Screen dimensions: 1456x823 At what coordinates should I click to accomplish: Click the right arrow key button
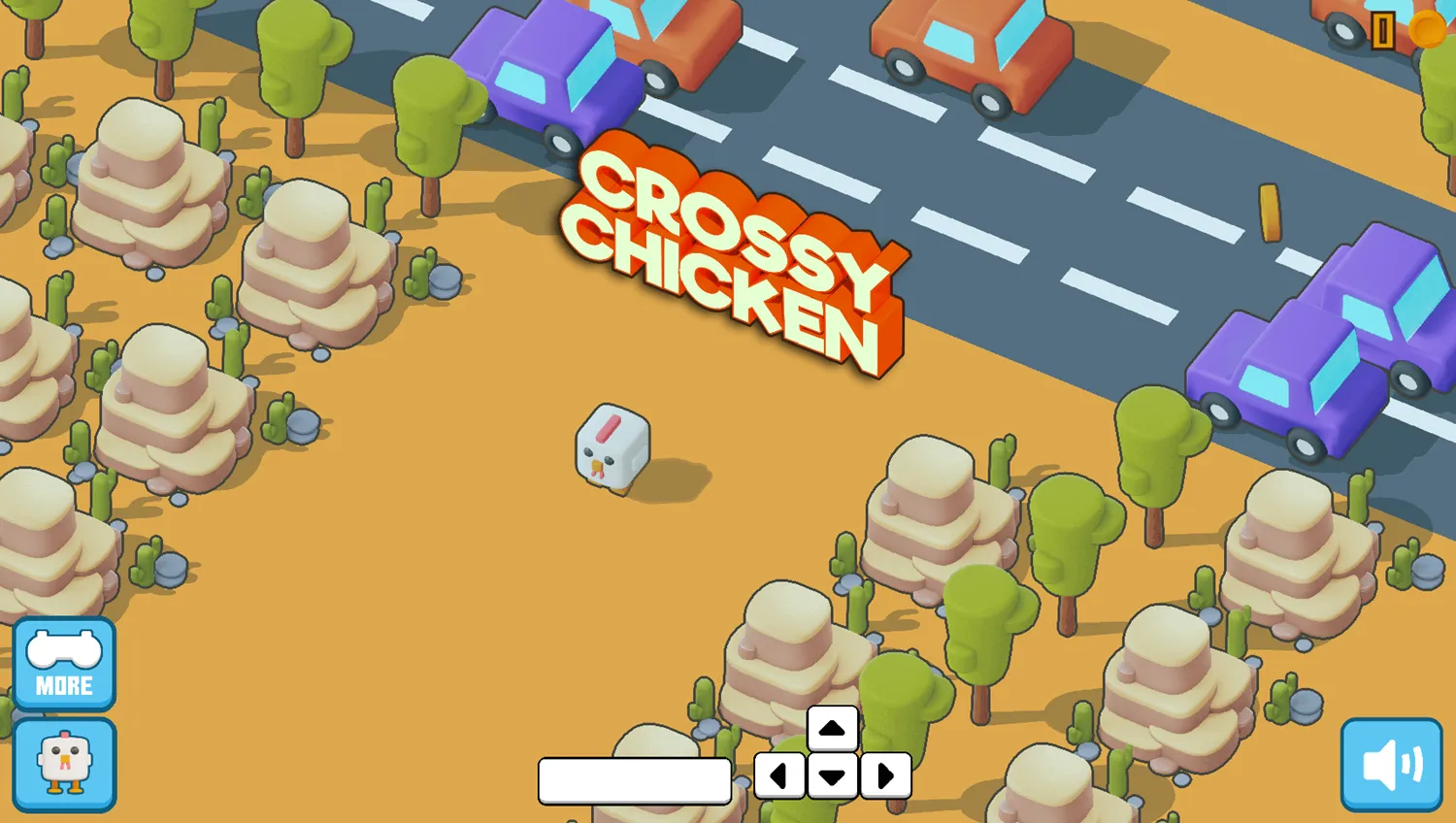pyautogui.click(x=885, y=775)
